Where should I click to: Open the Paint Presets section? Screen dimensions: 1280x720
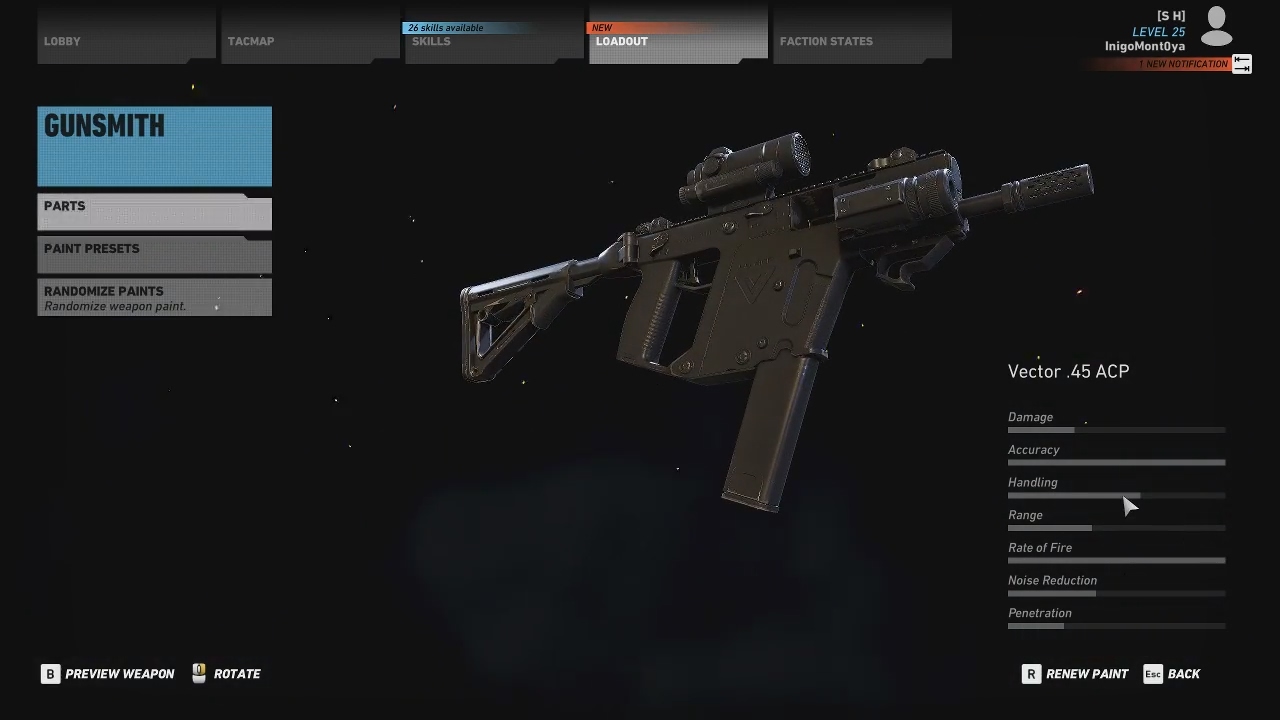tap(154, 255)
